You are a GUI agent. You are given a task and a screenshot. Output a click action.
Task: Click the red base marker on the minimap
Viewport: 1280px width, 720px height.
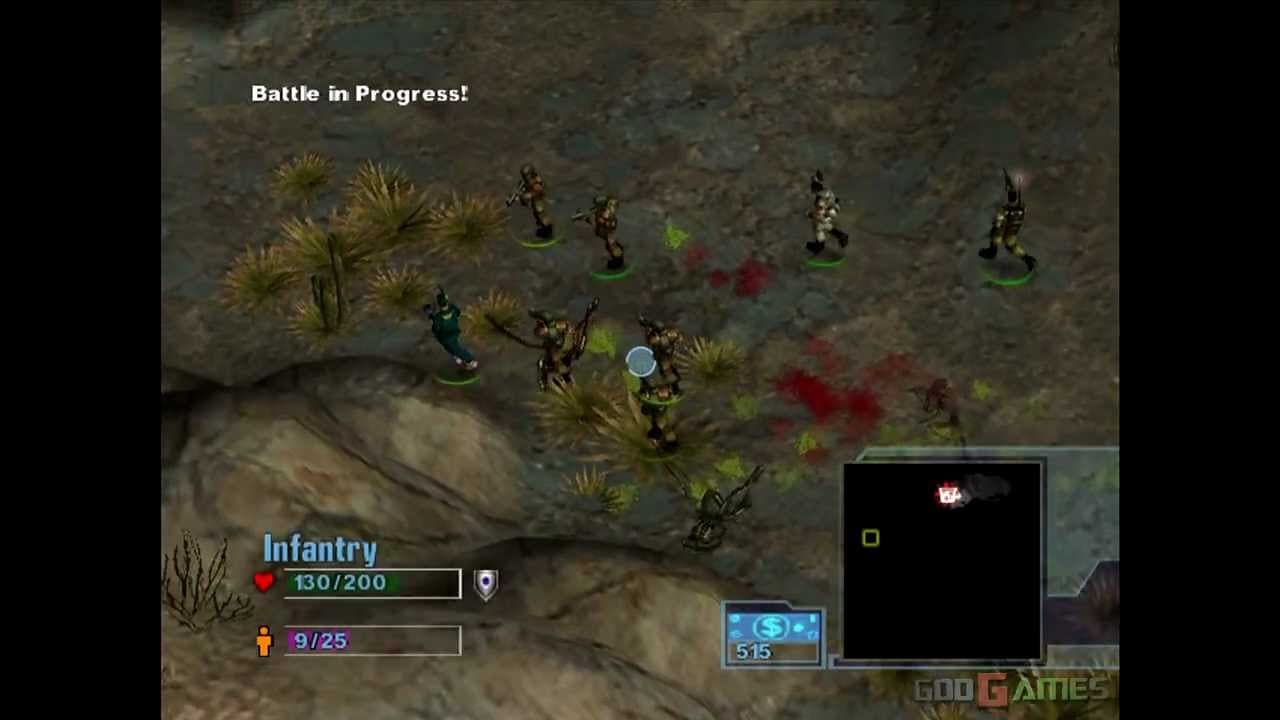point(948,492)
